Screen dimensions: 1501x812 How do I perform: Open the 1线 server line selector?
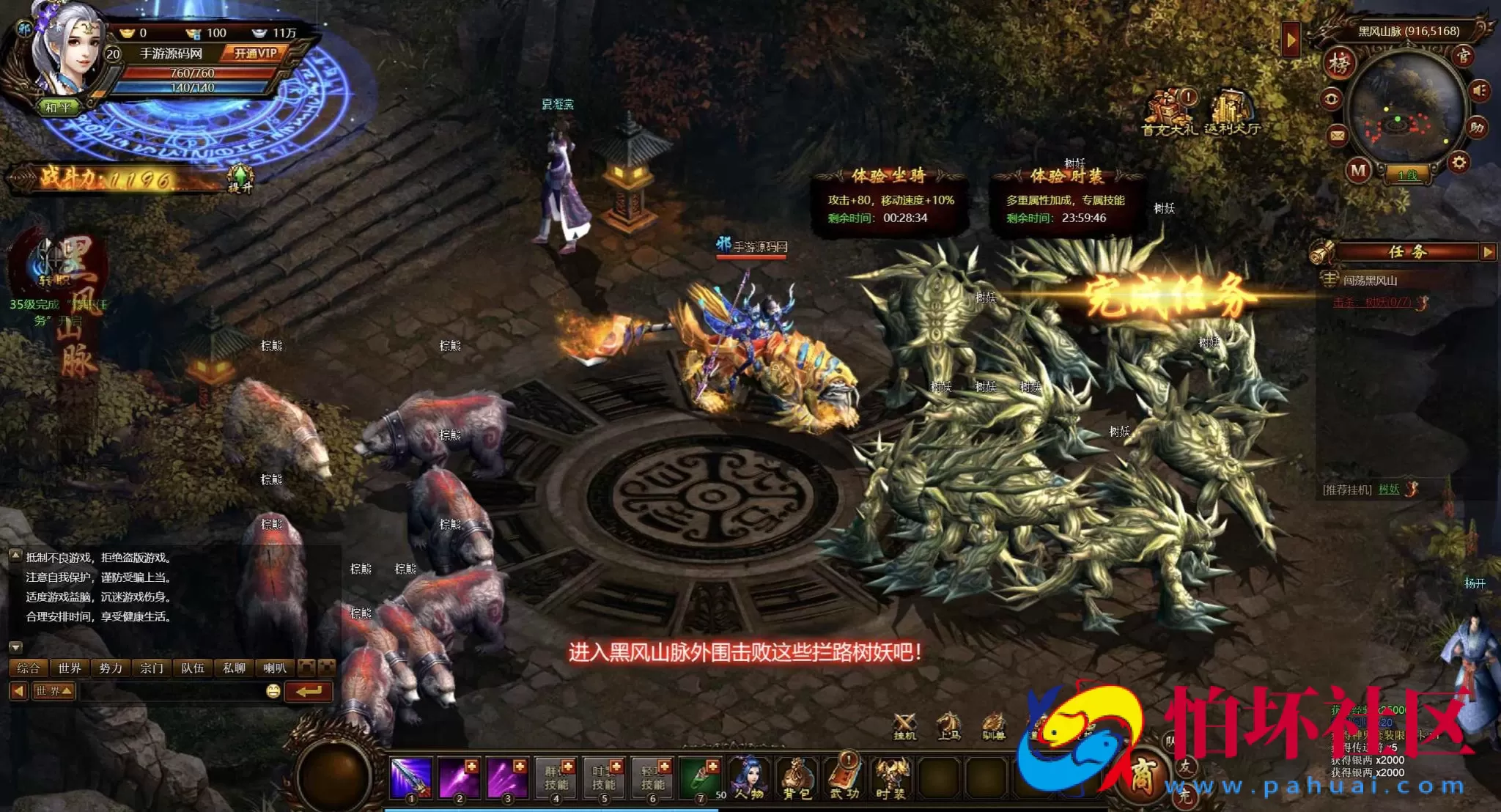1409,175
